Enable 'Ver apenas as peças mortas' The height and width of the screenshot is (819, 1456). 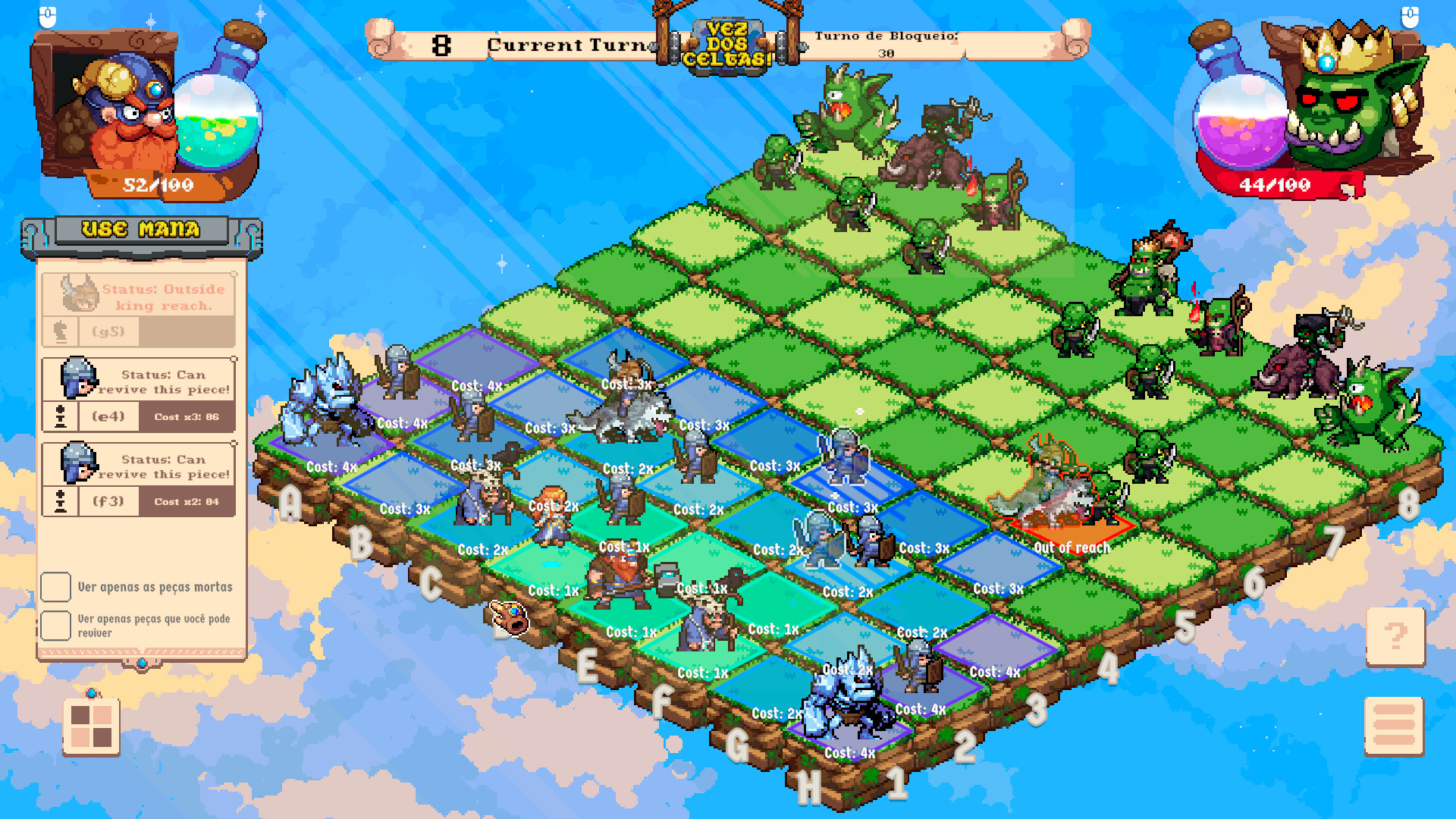(x=57, y=586)
